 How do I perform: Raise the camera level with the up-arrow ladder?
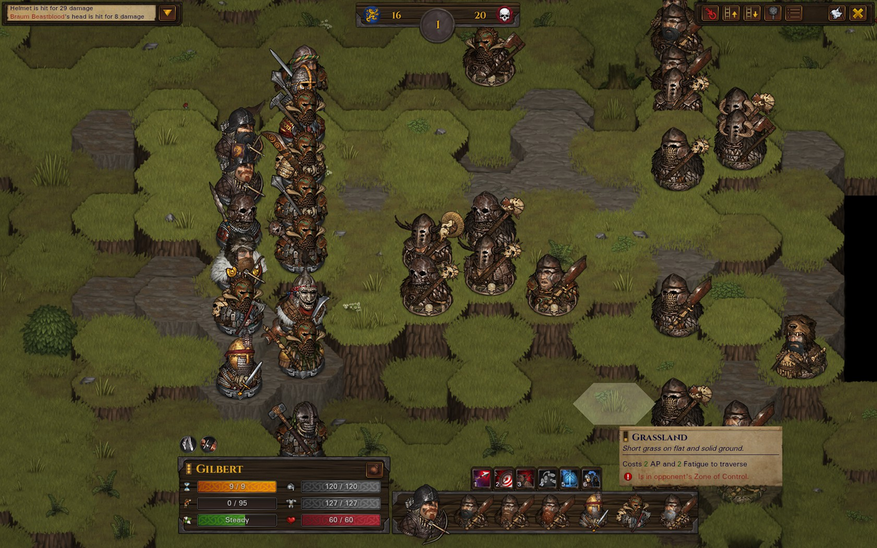[731, 14]
